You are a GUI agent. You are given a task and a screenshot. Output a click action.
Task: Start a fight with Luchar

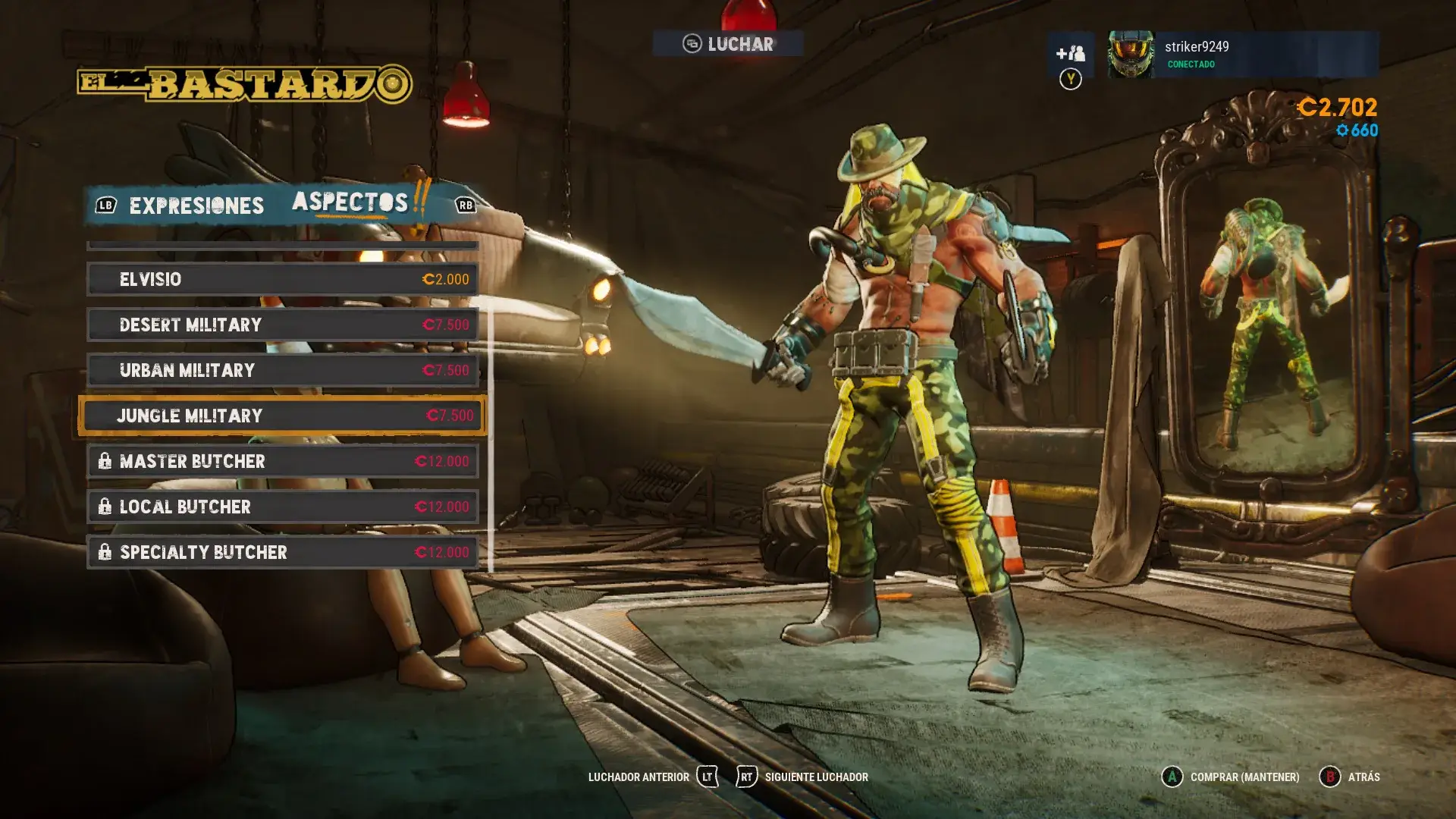point(728,44)
